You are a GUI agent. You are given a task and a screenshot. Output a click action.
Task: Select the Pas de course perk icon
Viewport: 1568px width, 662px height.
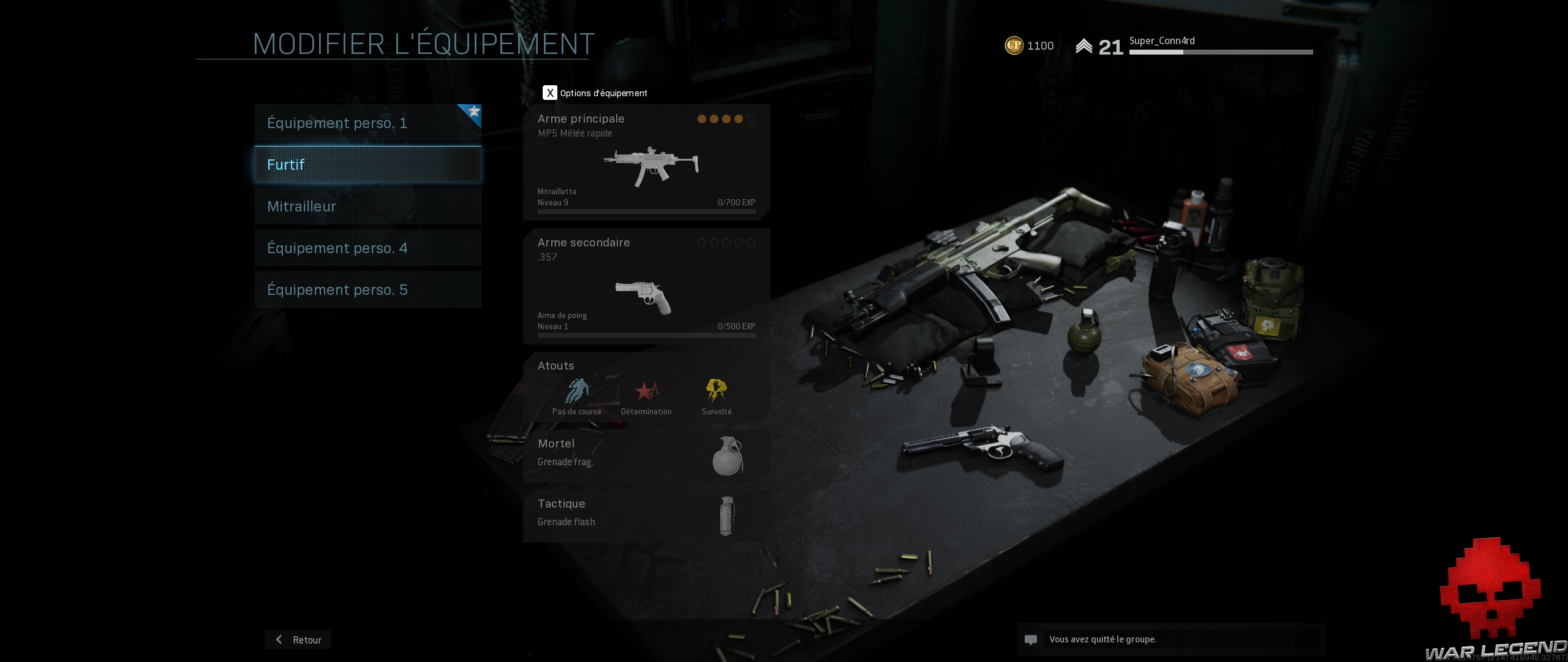(x=576, y=390)
